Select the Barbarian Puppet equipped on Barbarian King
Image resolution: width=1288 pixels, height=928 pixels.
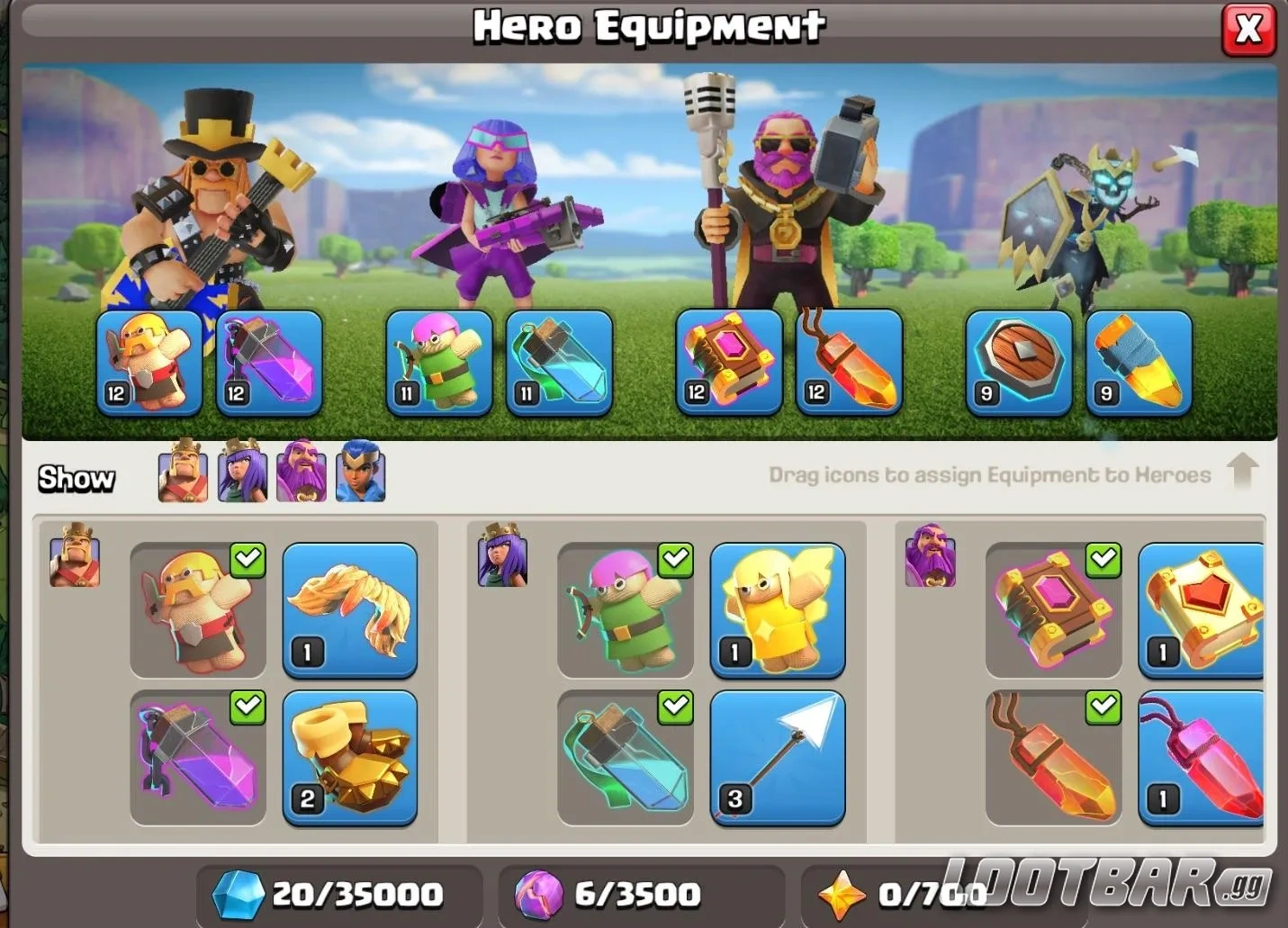tap(149, 363)
